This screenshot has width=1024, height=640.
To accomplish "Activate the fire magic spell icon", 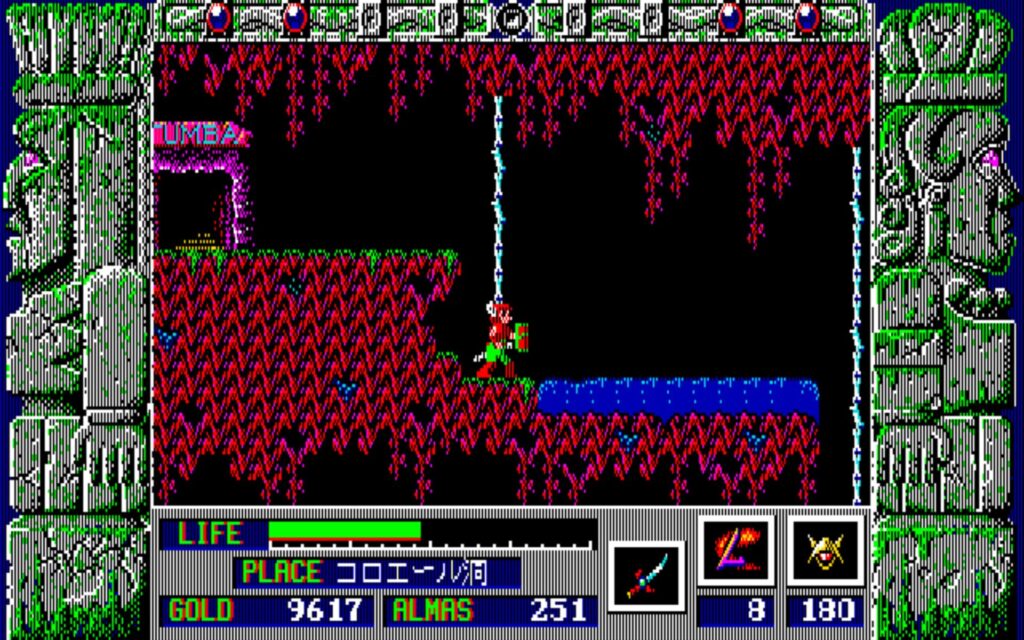I will 735,551.
